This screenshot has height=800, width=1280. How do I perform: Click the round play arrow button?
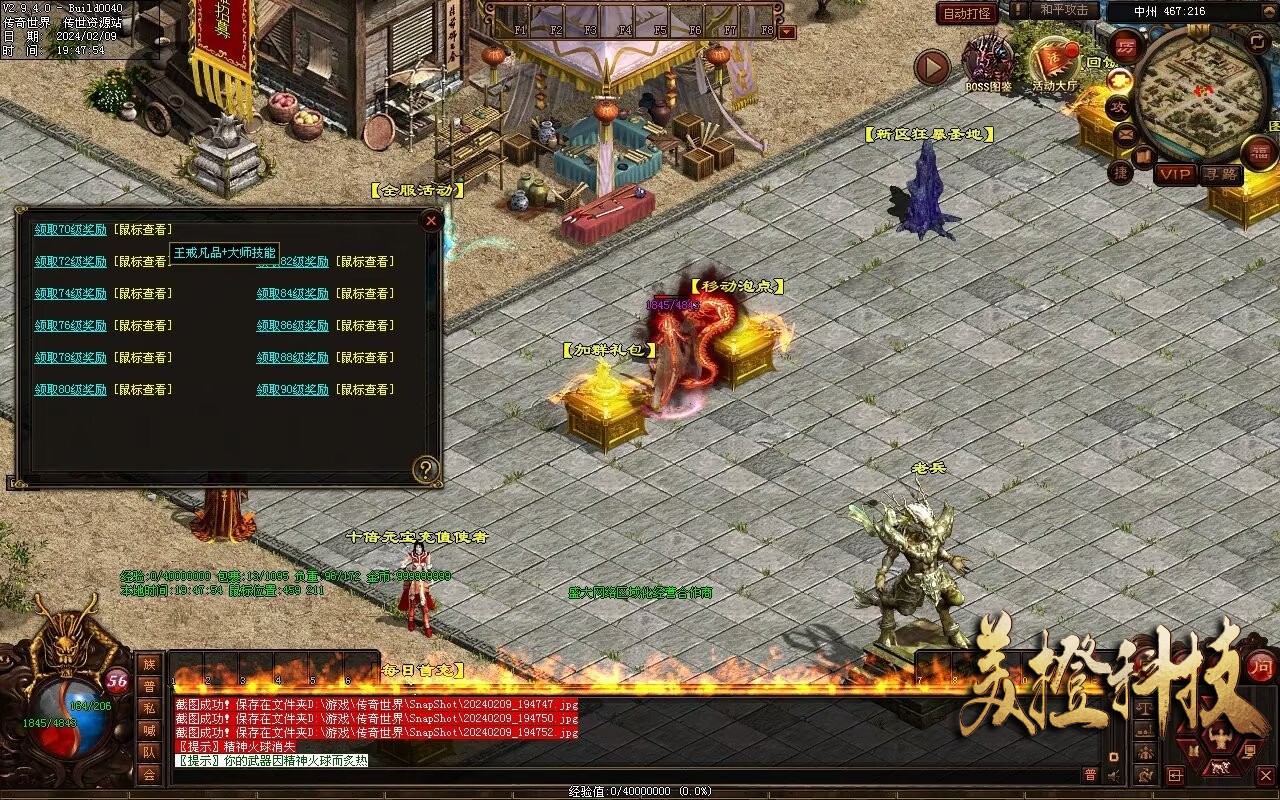tap(932, 68)
